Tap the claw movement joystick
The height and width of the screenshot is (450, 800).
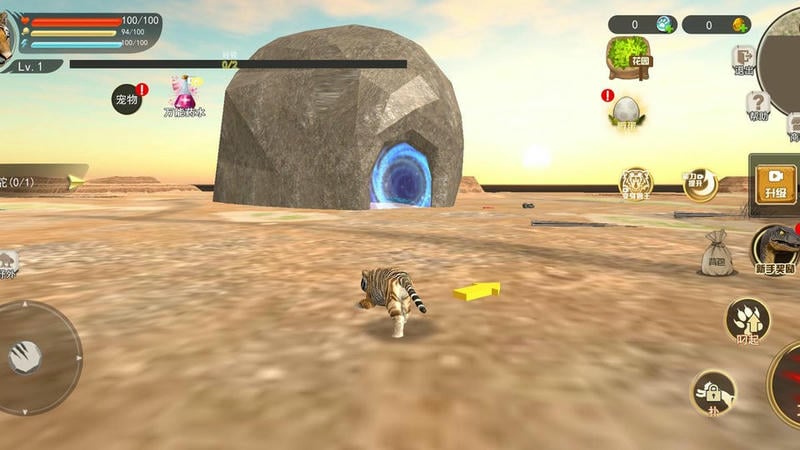click(x=27, y=357)
